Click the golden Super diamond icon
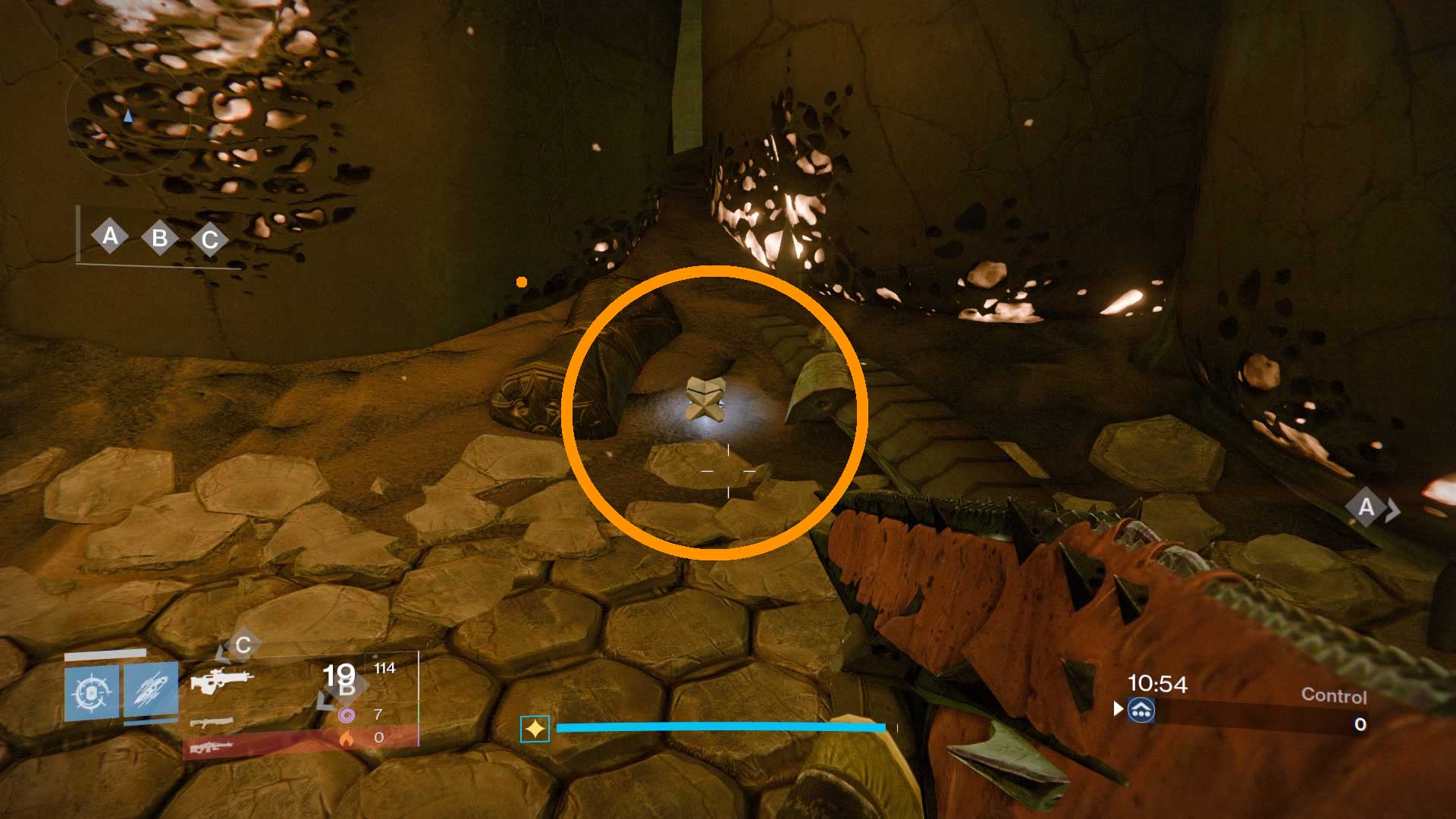1456x819 pixels. tap(534, 729)
